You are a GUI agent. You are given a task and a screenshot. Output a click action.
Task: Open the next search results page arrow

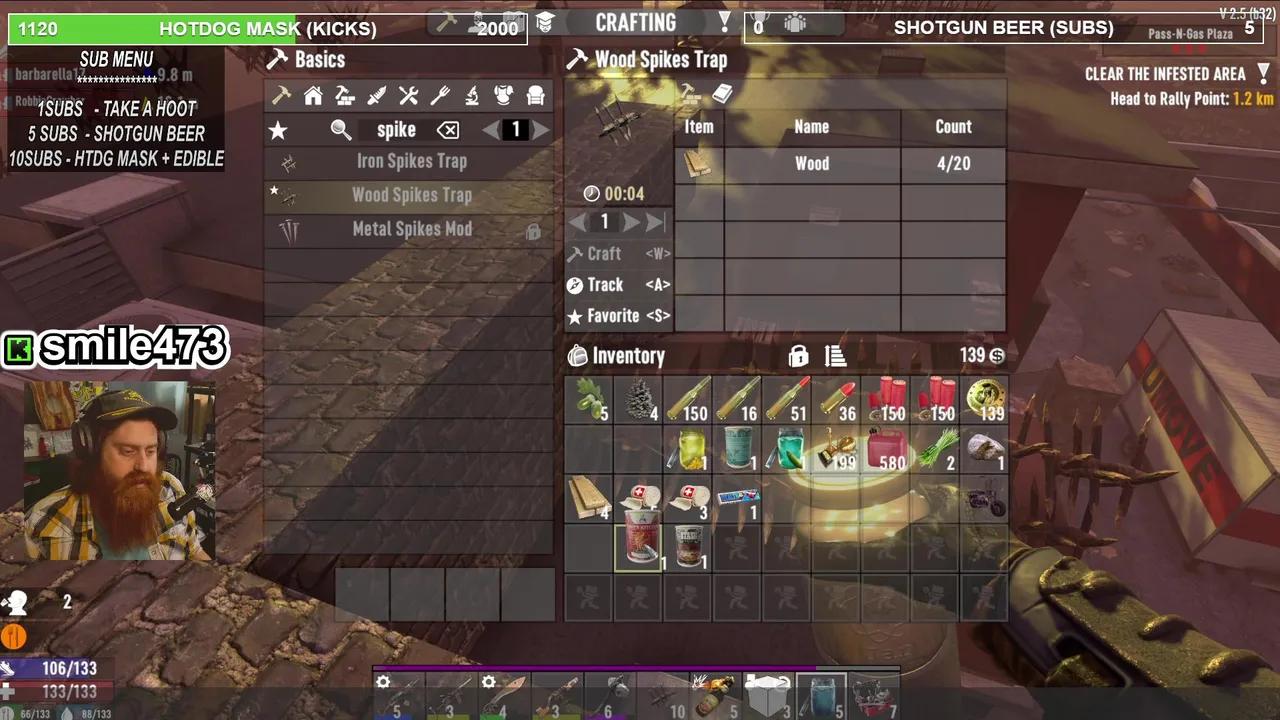click(x=540, y=129)
